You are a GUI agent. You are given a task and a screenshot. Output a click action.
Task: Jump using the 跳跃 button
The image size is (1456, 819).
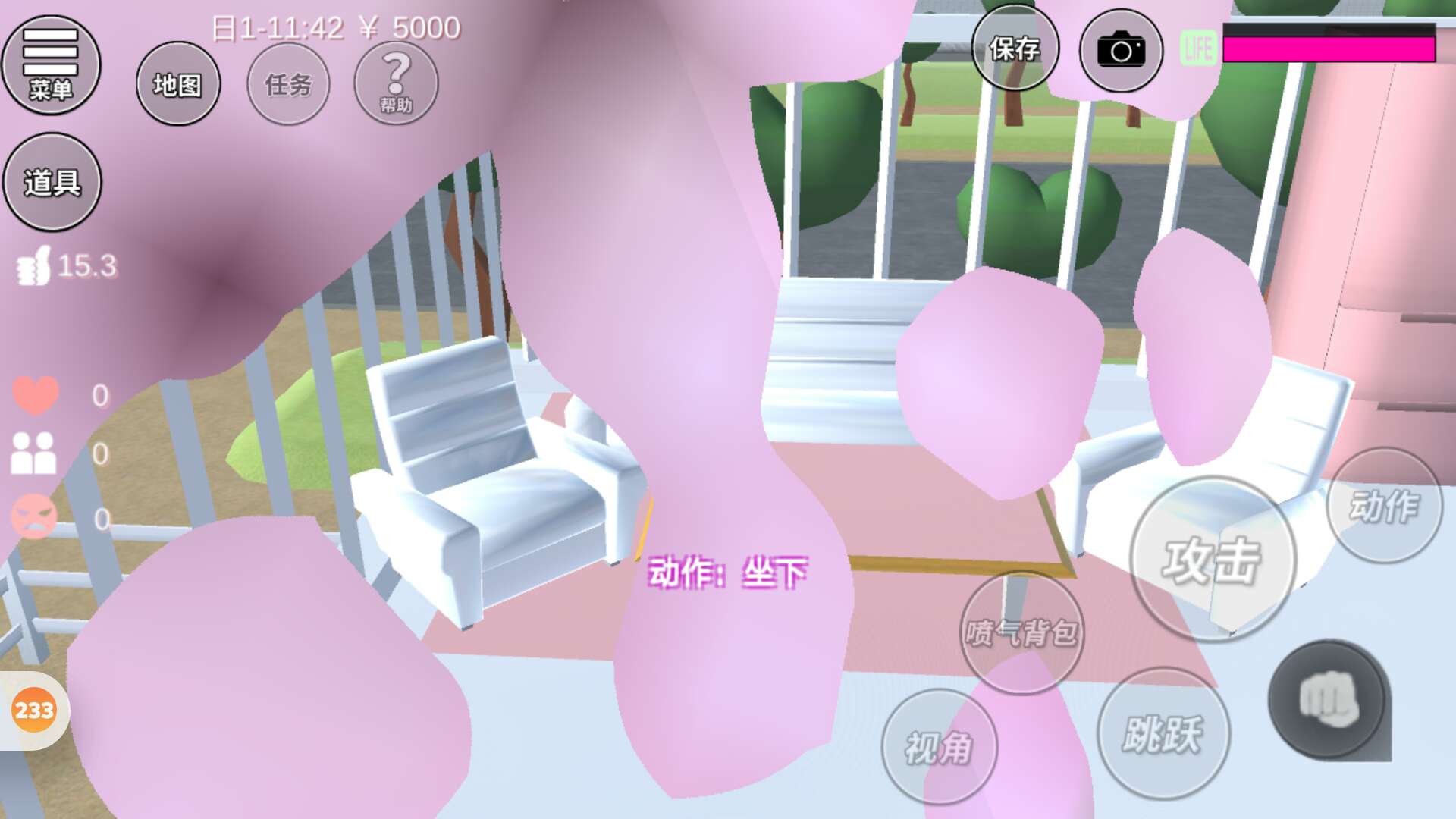click(x=1163, y=733)
